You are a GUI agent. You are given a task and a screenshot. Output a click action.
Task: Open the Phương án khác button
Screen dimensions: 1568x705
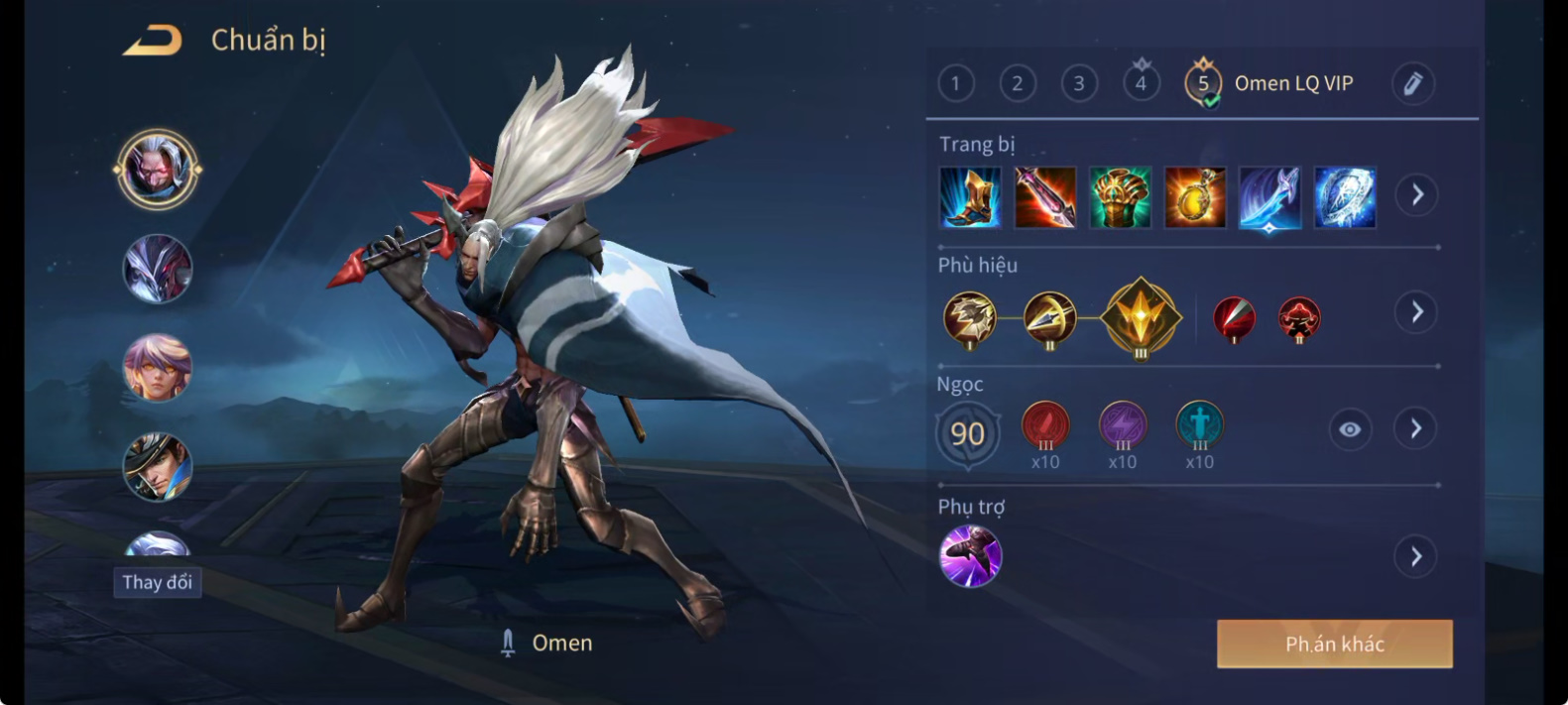pyautogui.click(x=1334, y=645)
